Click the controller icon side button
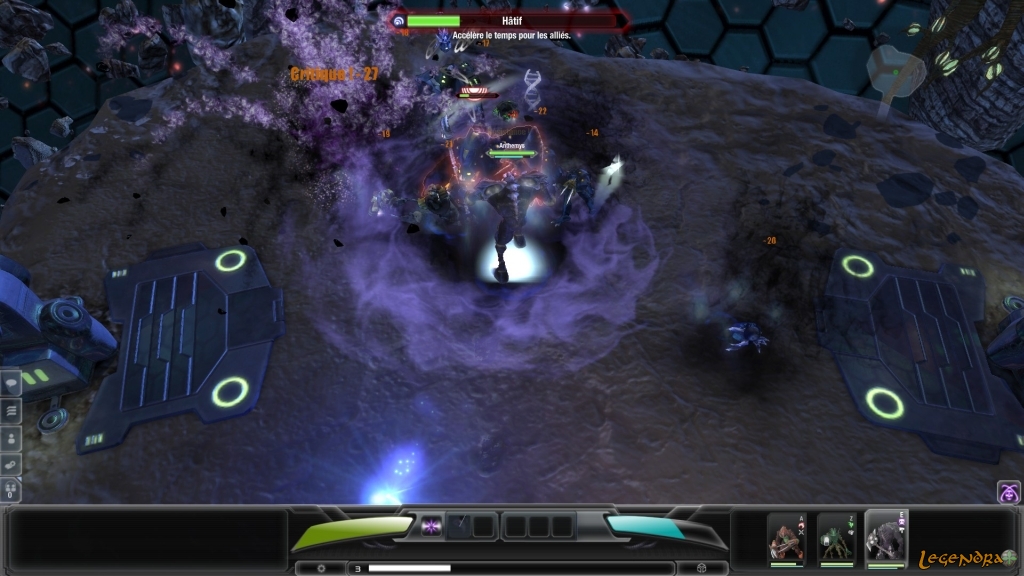 coord(10,464)
